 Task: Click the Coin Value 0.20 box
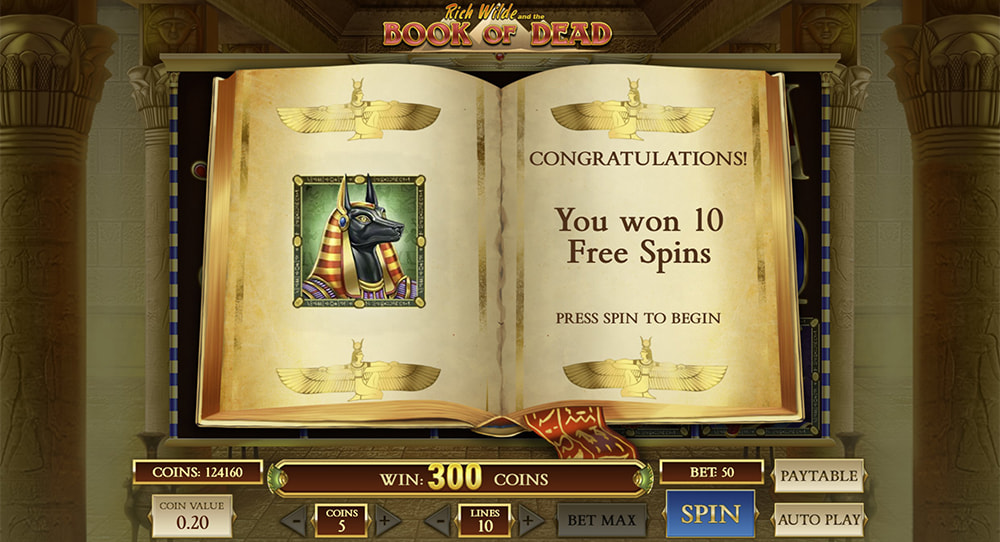[191, 516]
